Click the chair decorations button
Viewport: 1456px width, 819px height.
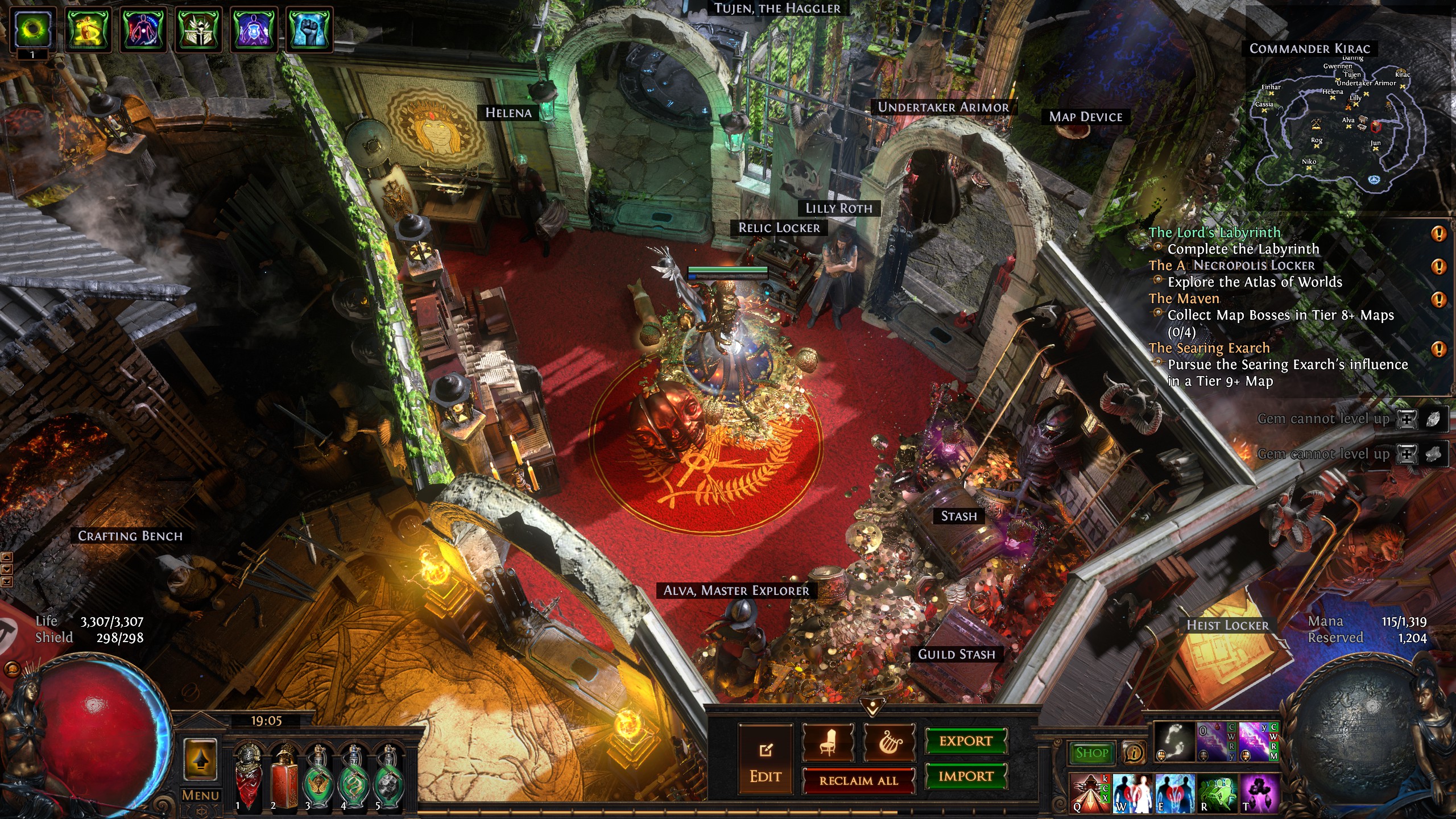tap(828, 743)
